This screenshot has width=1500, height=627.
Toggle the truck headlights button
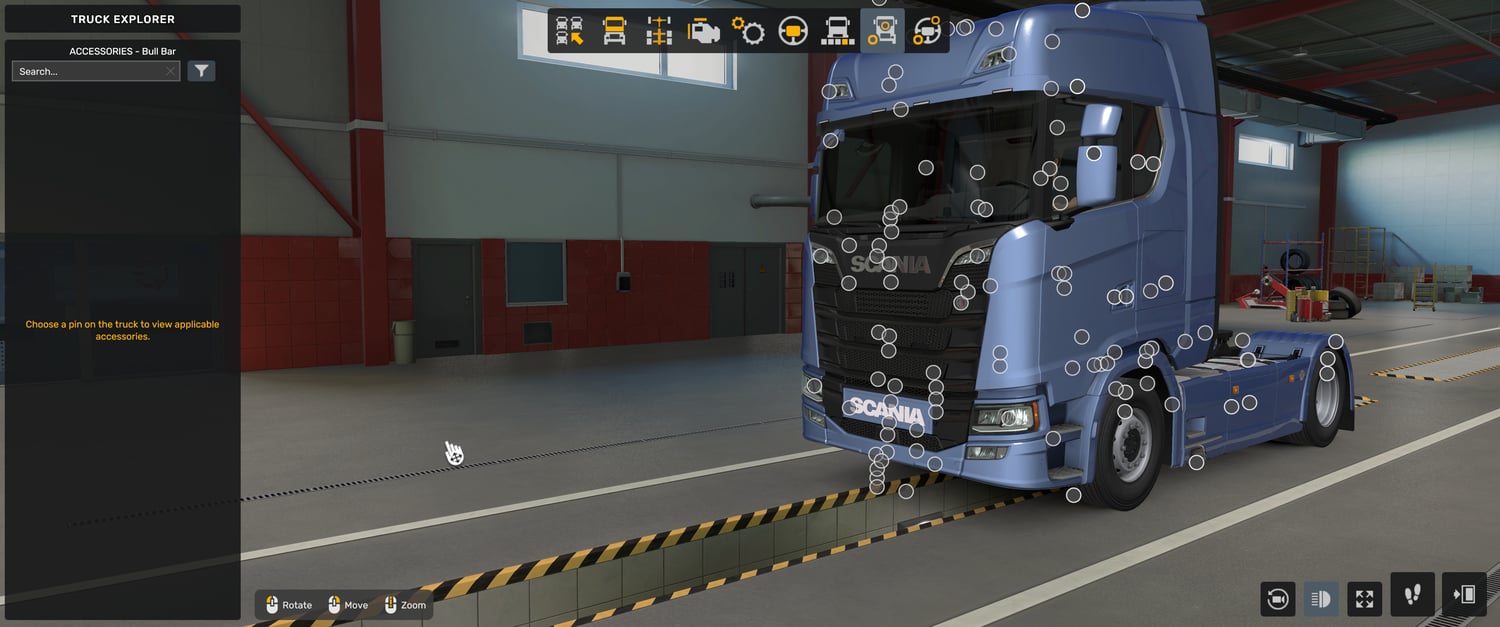click(1320, 599)
